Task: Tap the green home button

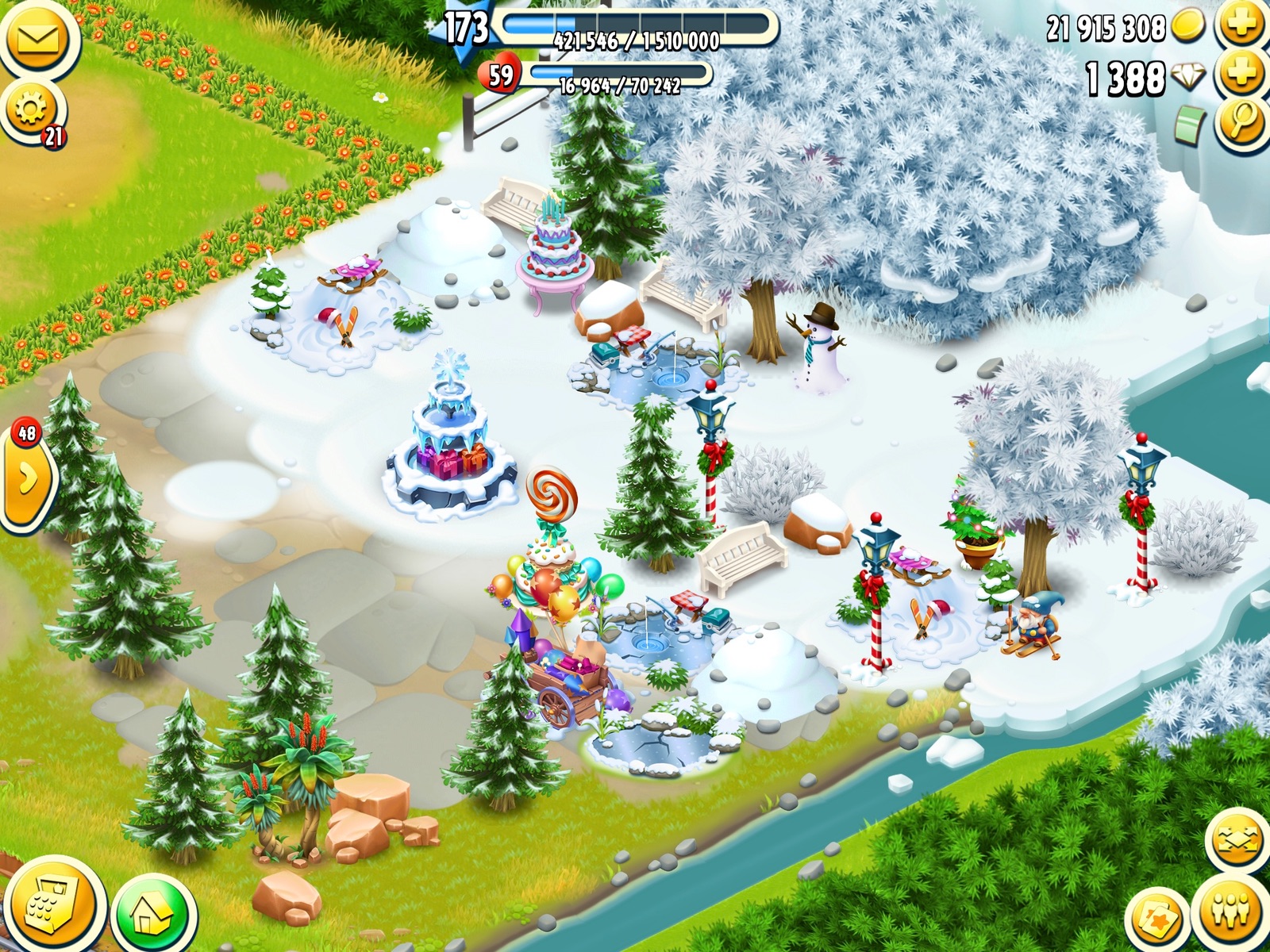Action: coord(153,915)
